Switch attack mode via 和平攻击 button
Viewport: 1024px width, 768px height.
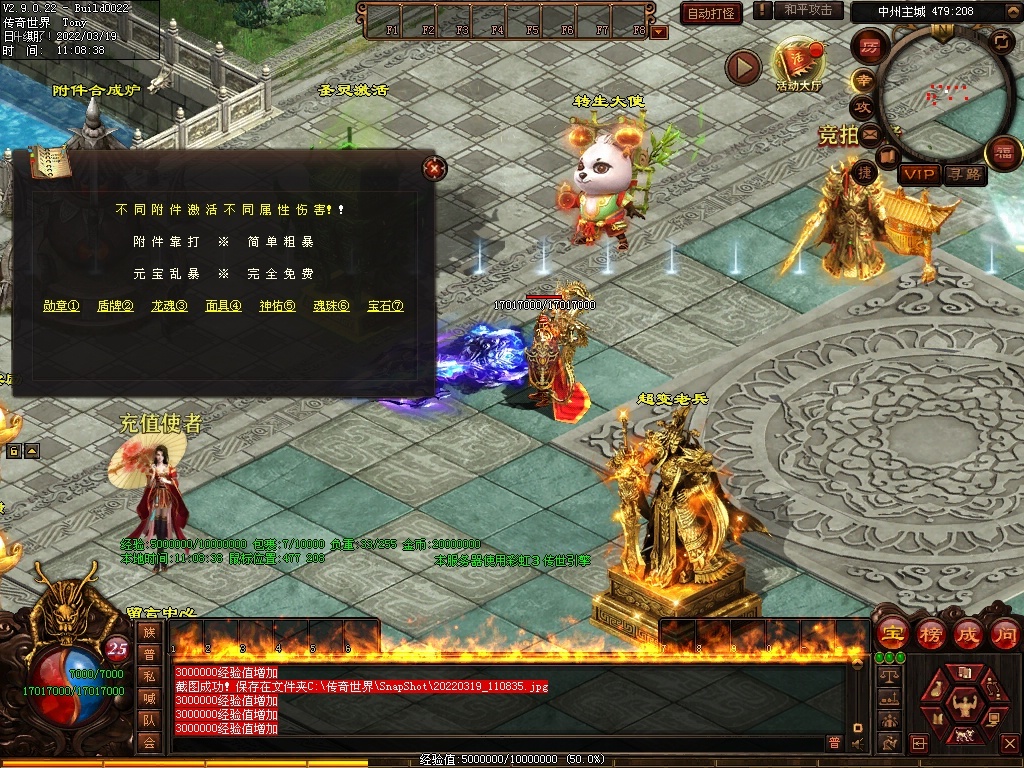point(807,10)
